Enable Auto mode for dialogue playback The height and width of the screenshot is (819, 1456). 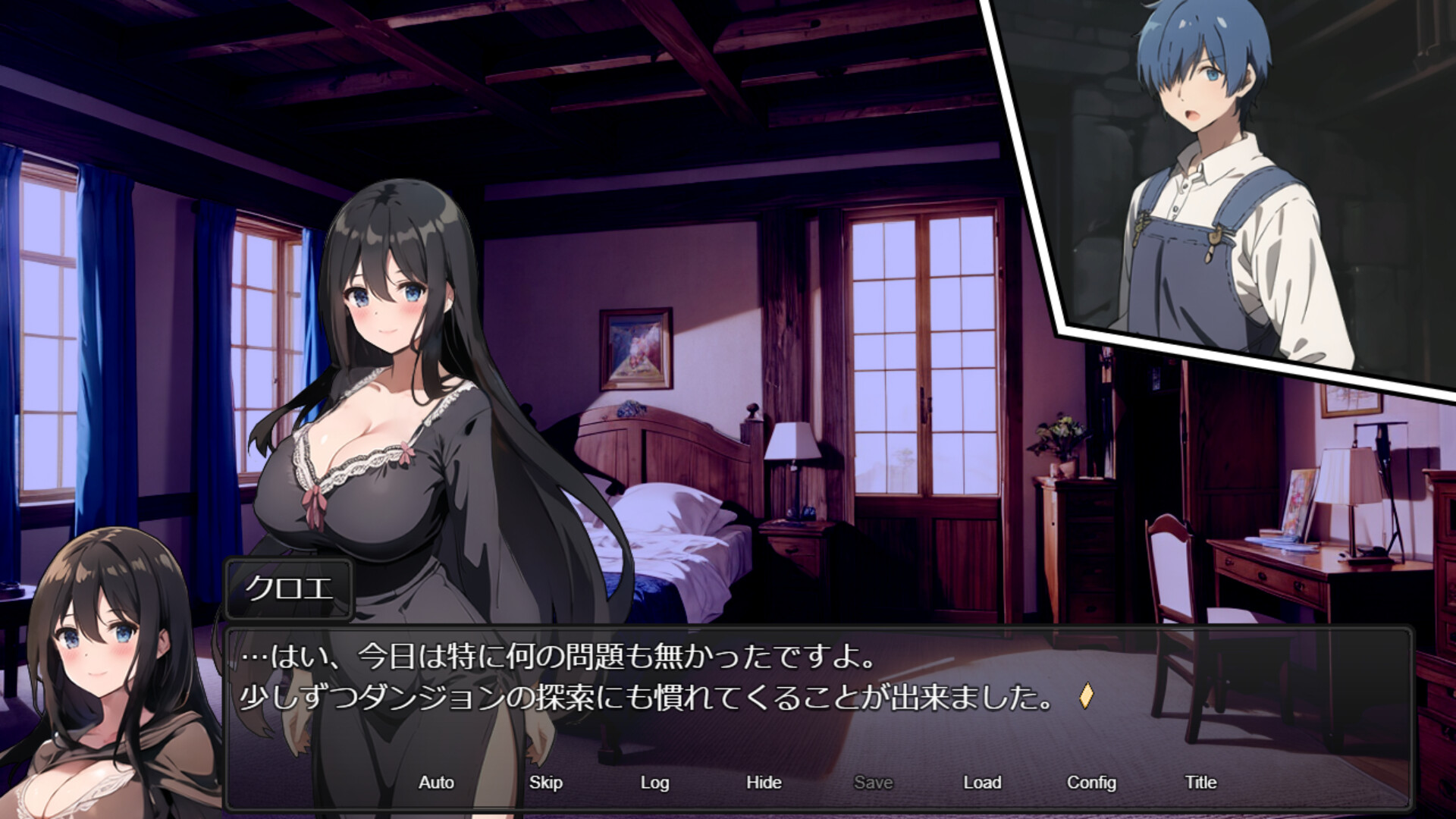coord(435,782)
